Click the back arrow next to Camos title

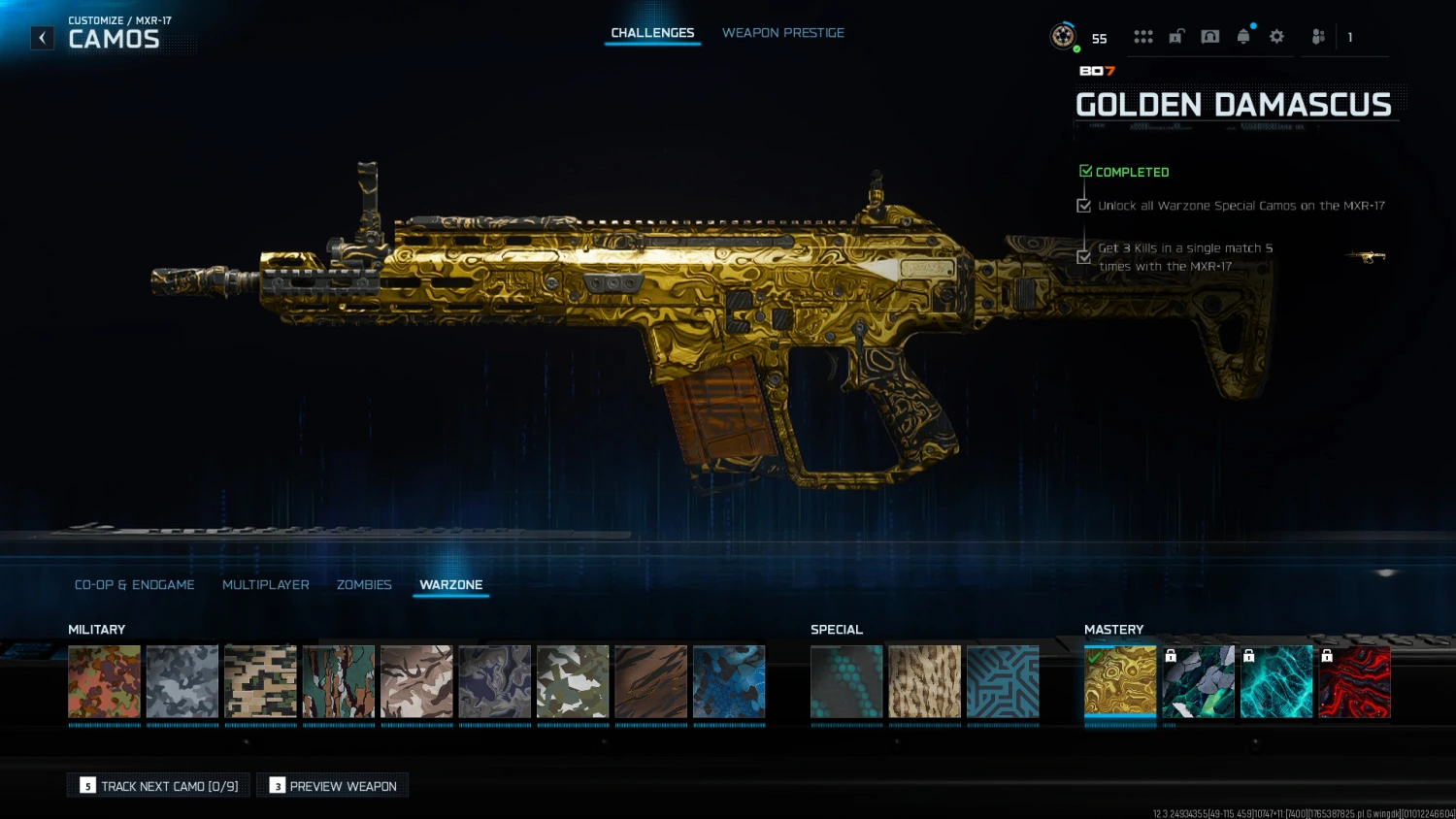tap(42, 37)
